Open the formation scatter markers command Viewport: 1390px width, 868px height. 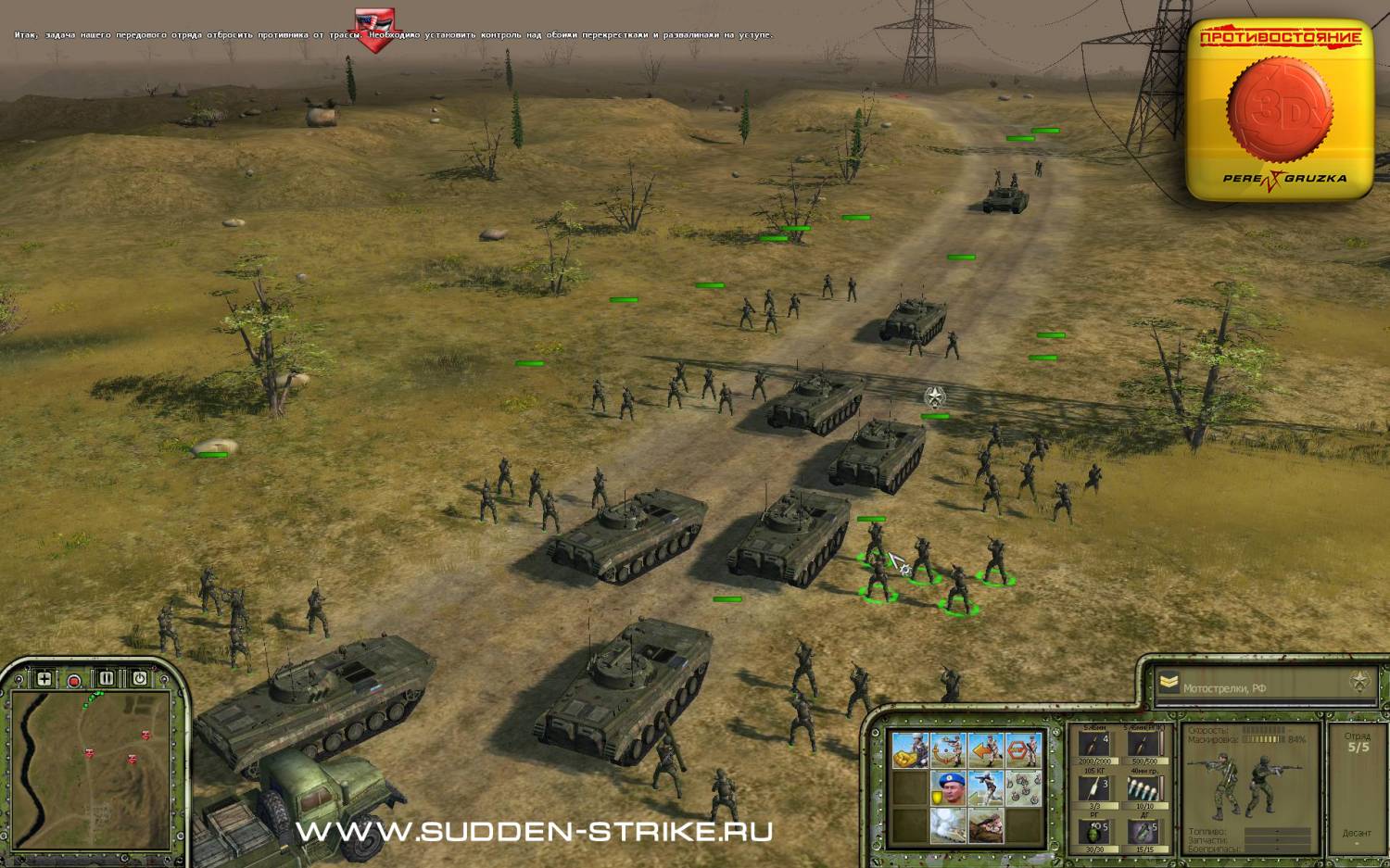(1022, 787)
